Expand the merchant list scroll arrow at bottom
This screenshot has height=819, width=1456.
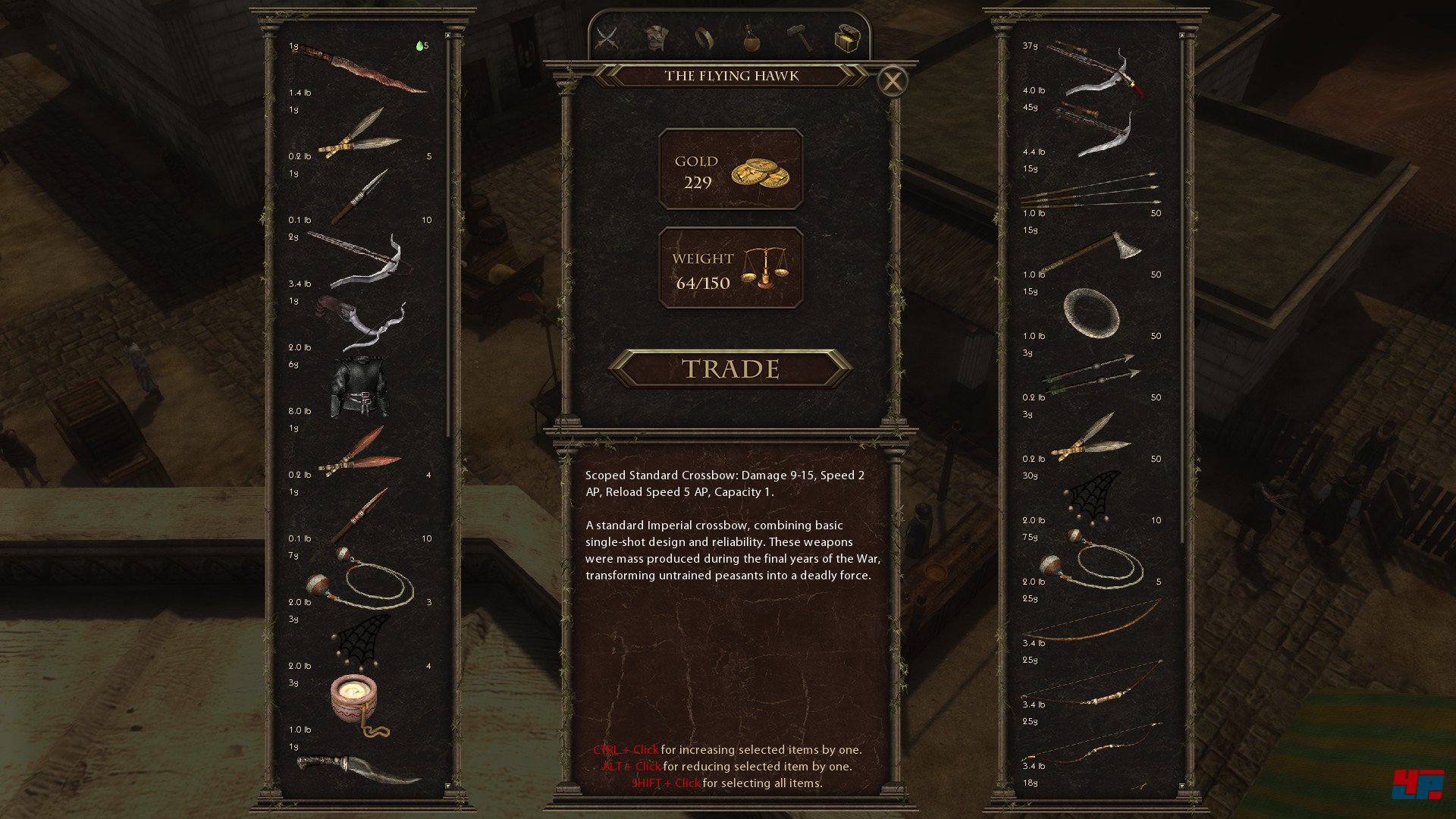pos(1182,786)
